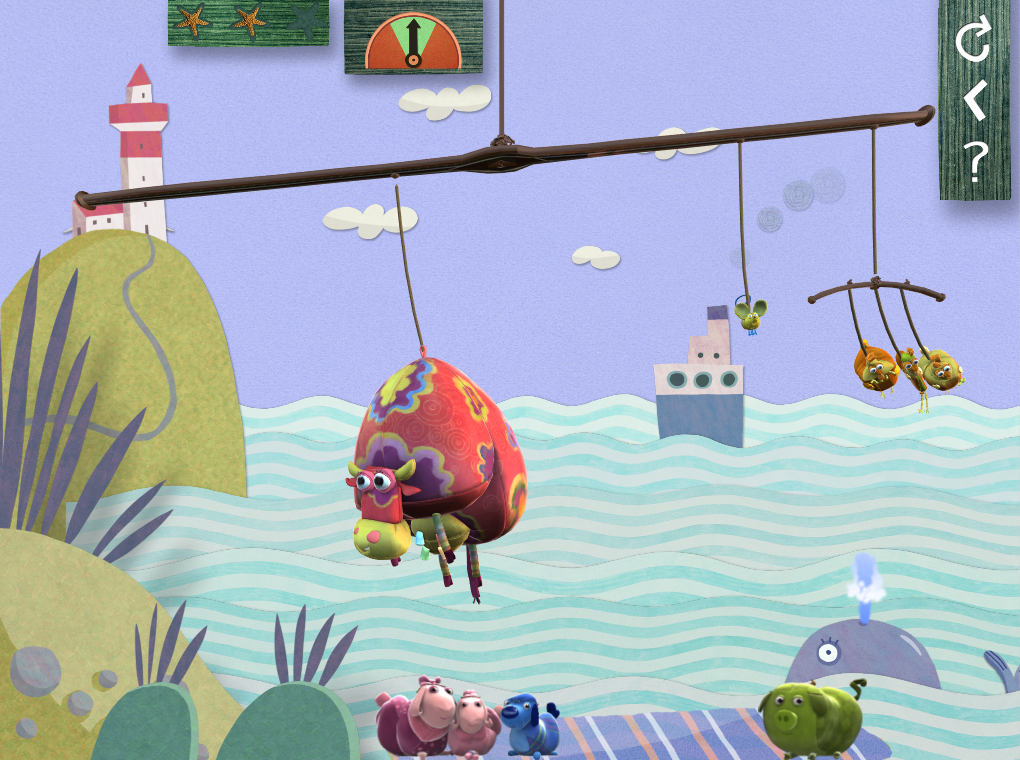
Task: Select the blue dog animal piece
Action: 527,727
